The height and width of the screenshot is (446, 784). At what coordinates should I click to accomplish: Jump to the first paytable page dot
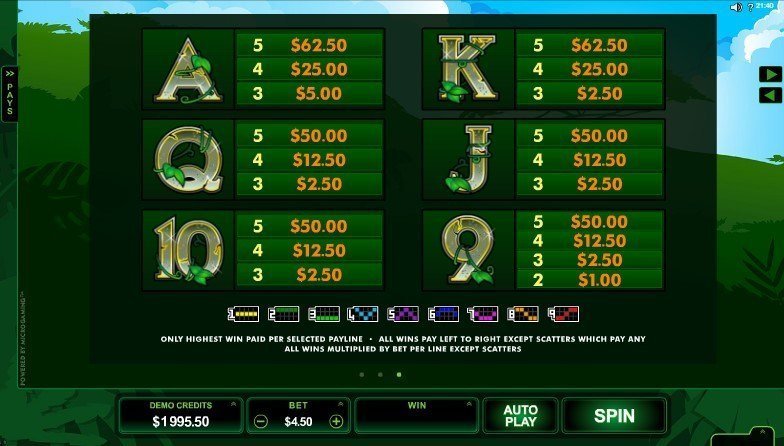tap(362, 375)
